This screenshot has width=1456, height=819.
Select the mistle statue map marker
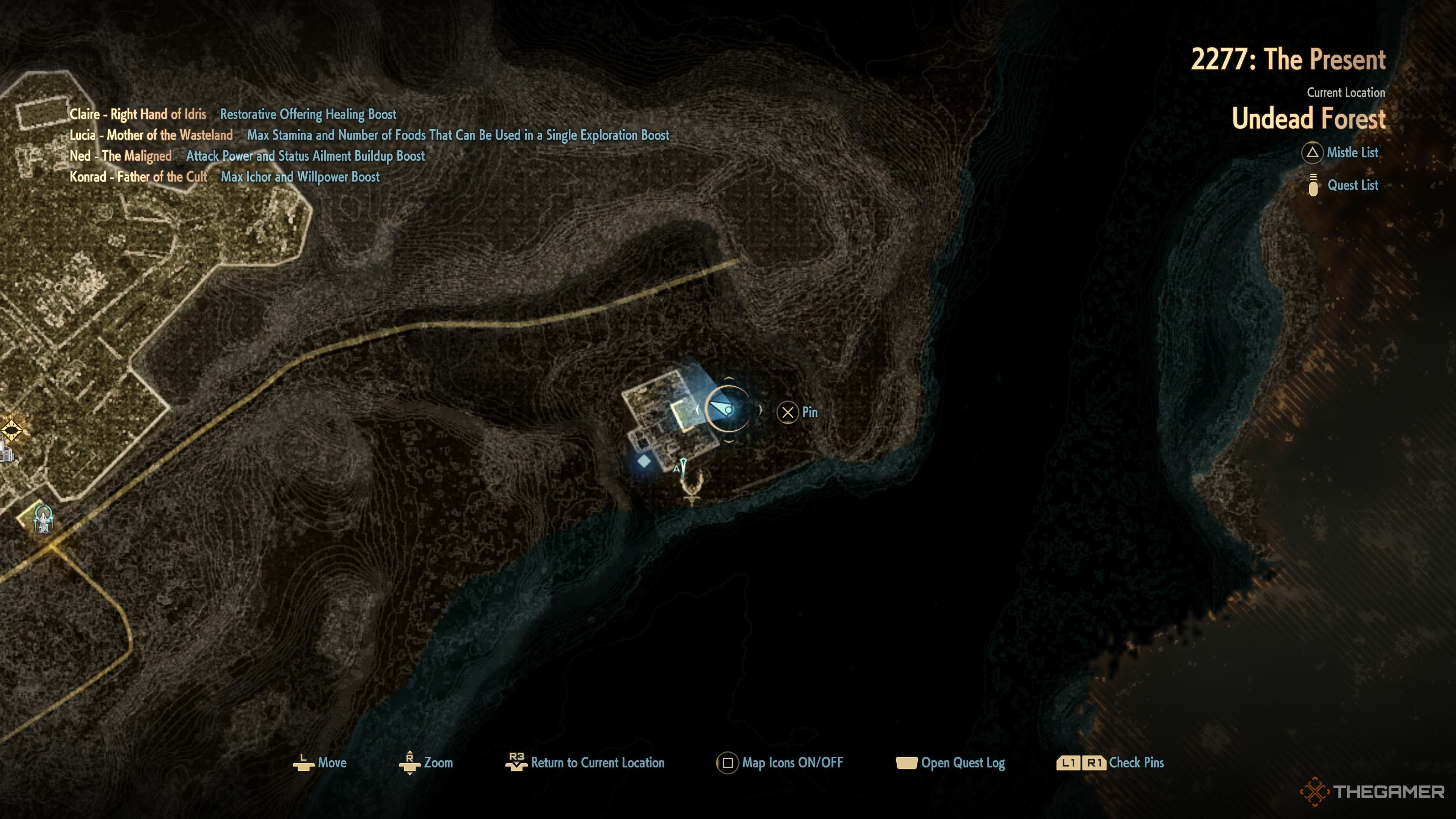[x=43, y=518]
